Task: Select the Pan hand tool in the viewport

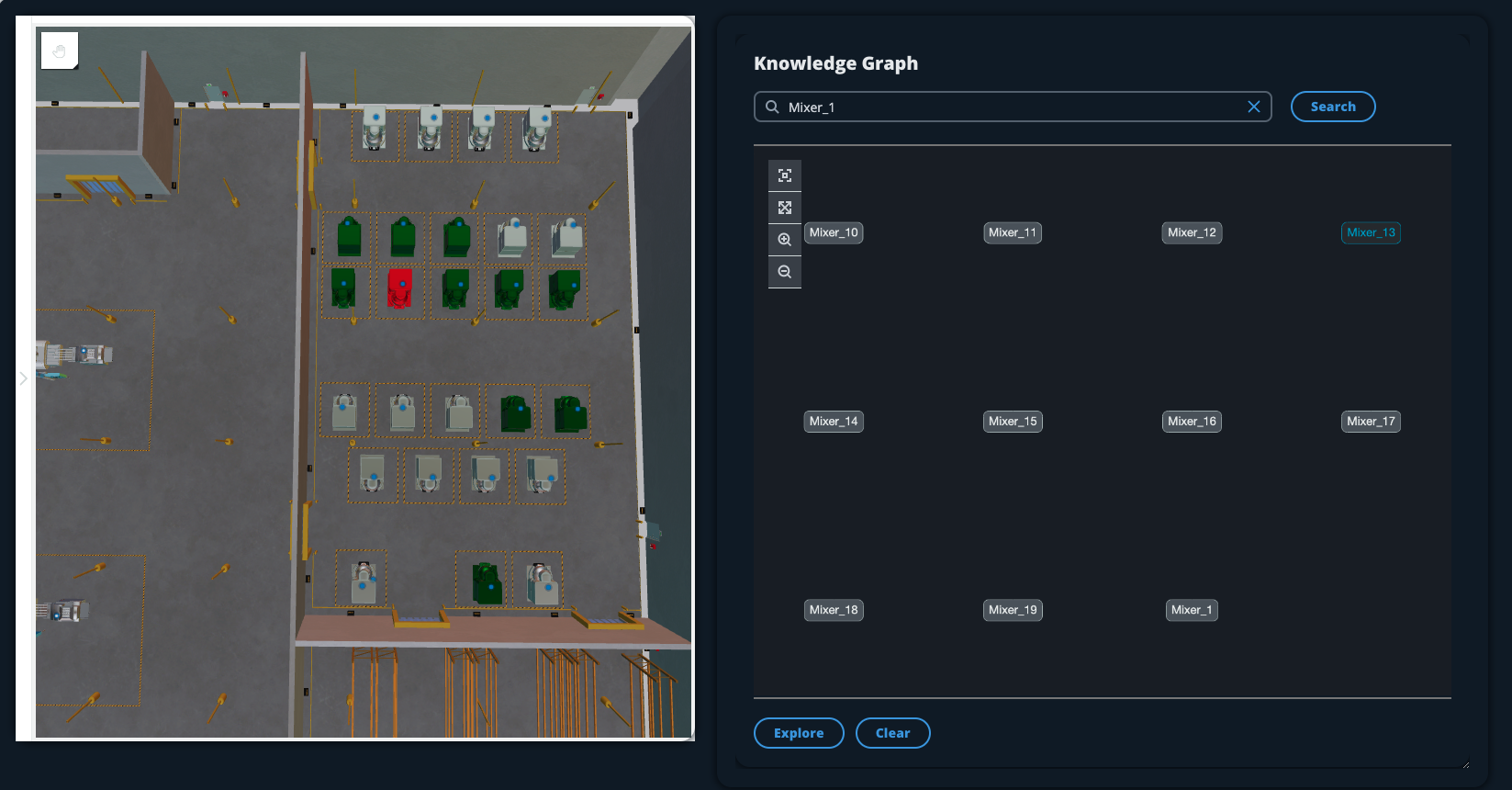Action: pos(59,51)
